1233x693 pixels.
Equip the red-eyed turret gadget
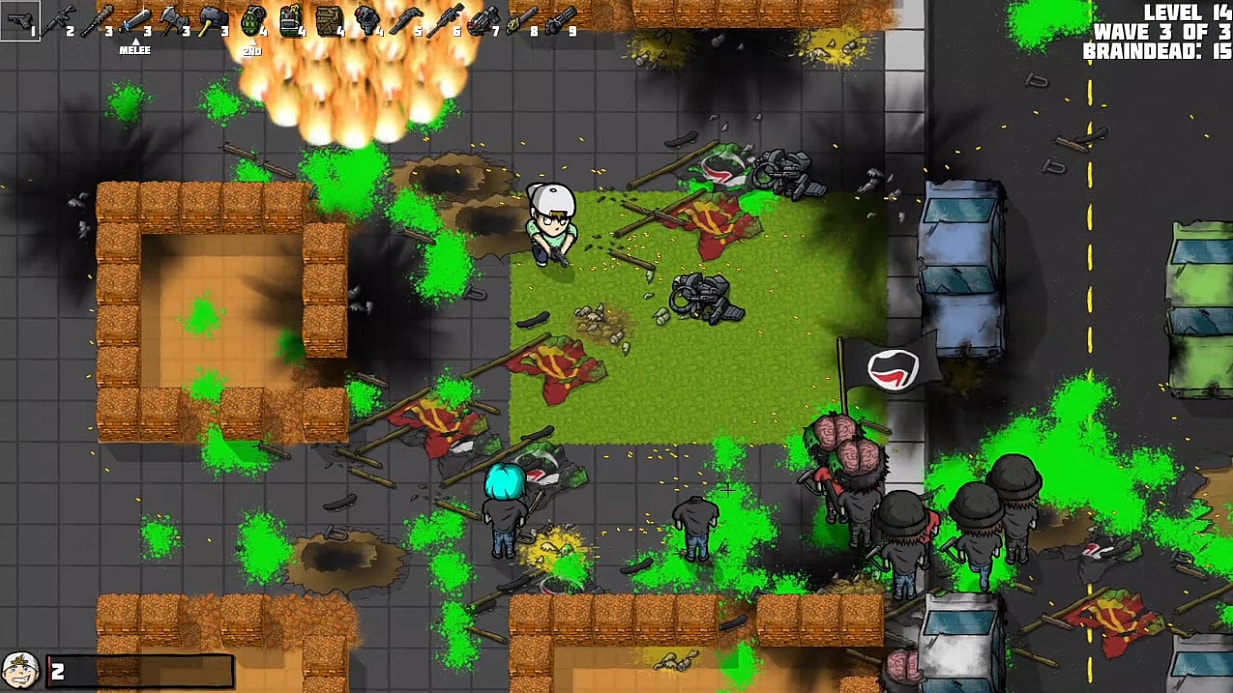click(367, 20)
